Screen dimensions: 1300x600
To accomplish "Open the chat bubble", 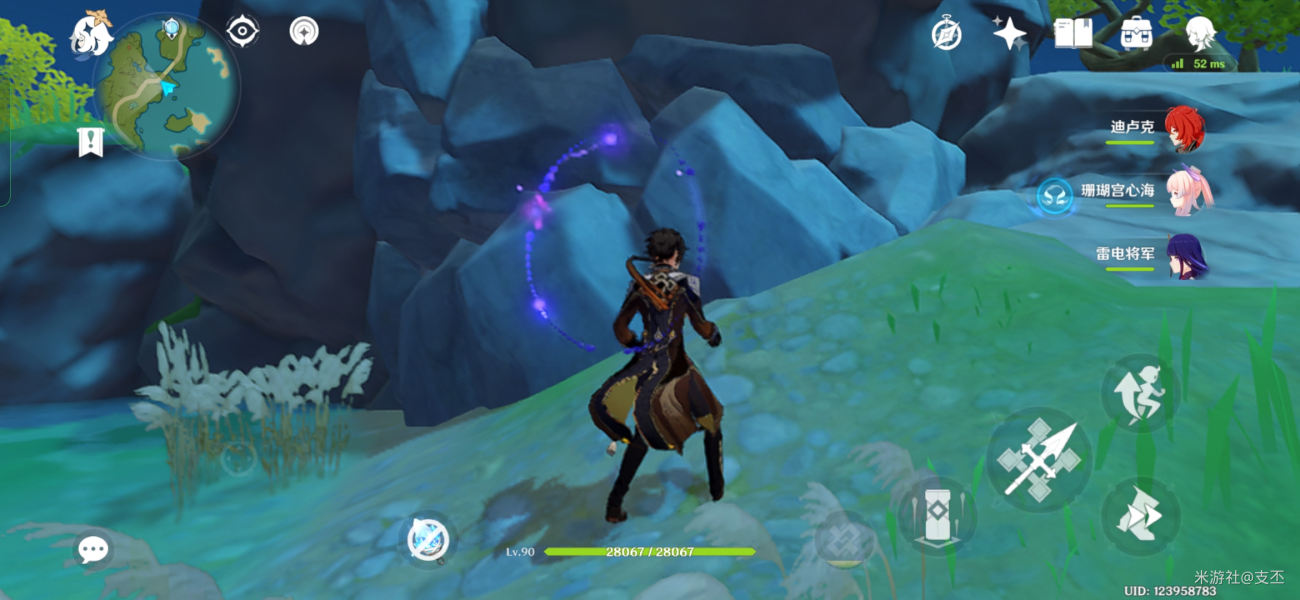I will 93,548.
